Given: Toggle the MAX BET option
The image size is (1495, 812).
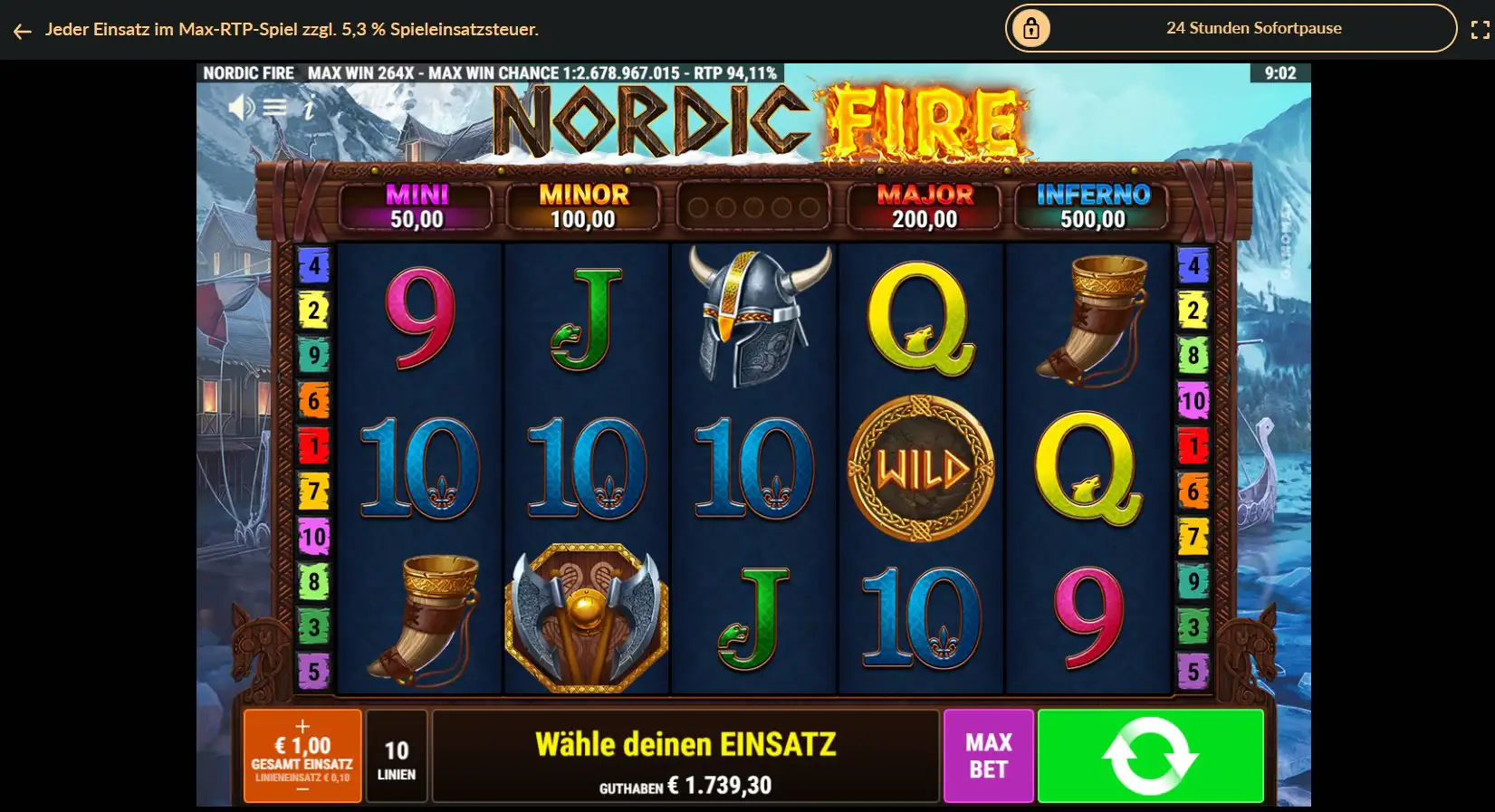Looking at the screenshot, I should [x=988, y=755].
